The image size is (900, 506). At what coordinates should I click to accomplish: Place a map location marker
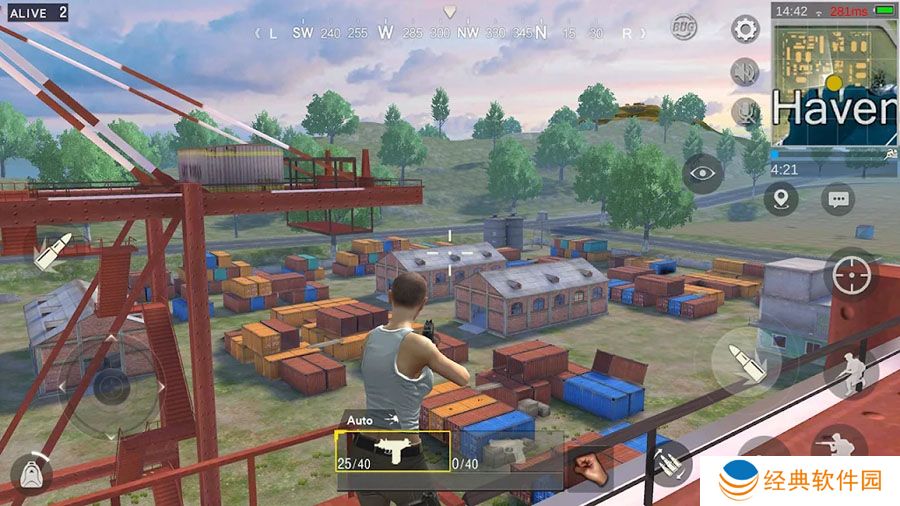781,199
